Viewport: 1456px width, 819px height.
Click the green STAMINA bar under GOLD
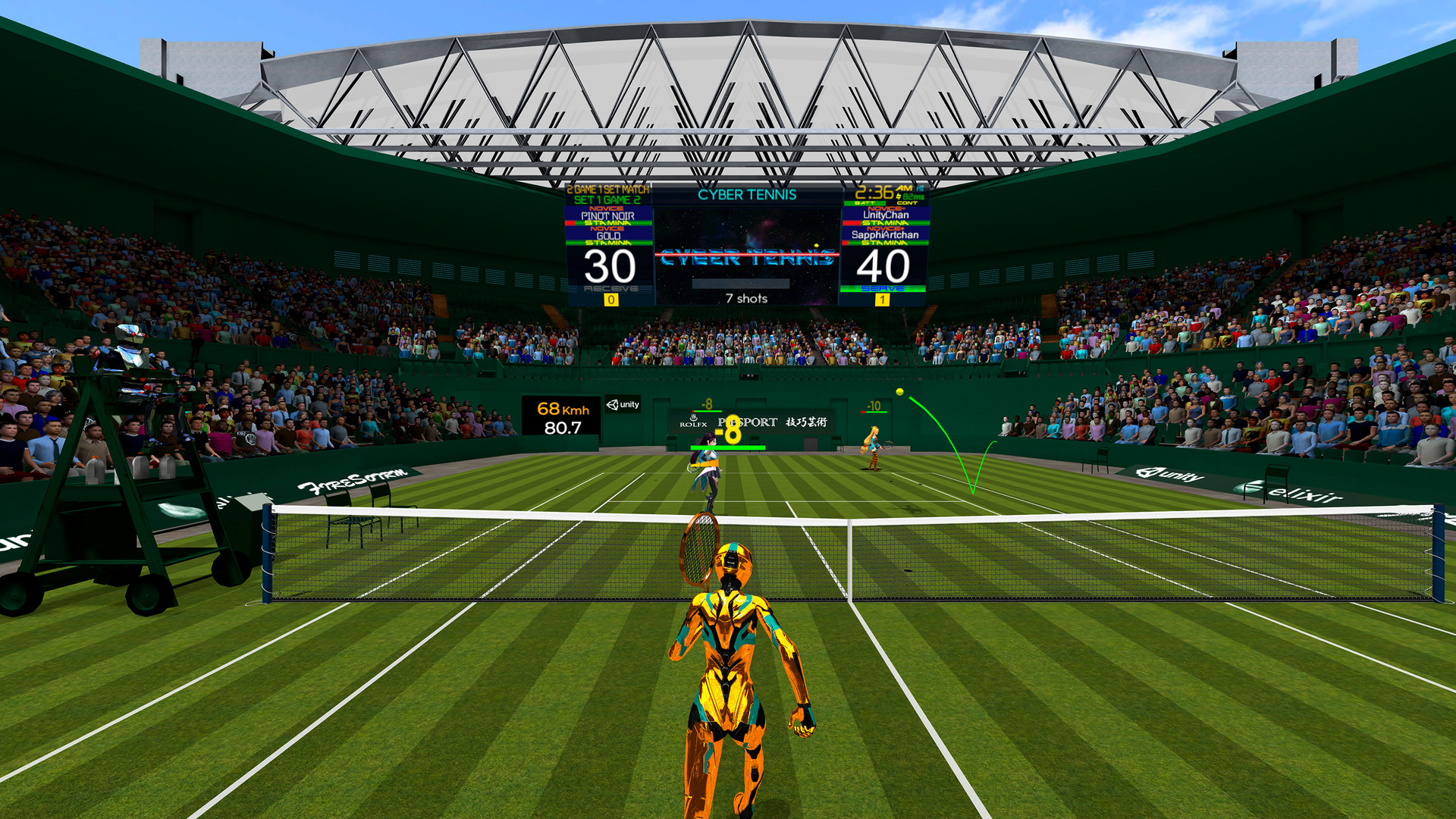(x=609, y=243)
